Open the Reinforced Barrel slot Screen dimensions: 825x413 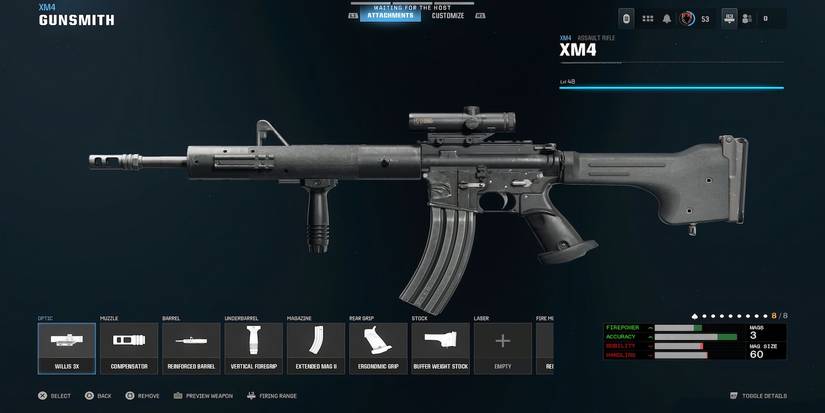point(191,347)
